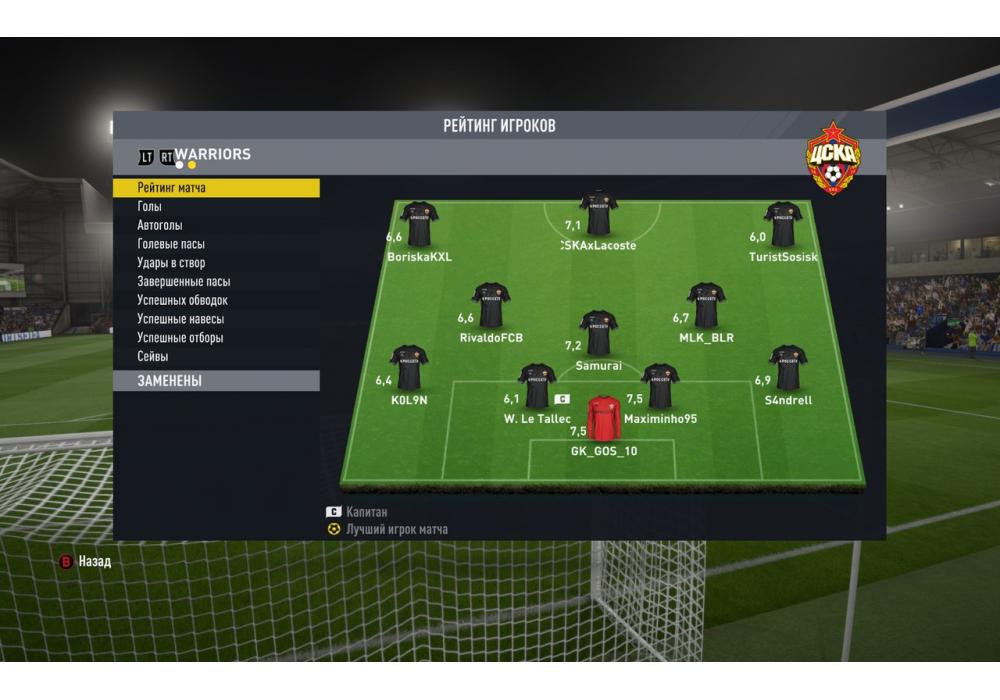Select player BoriskaKXL's shirt
This screenshot has height=700, width=1000.
click(420, 225)
